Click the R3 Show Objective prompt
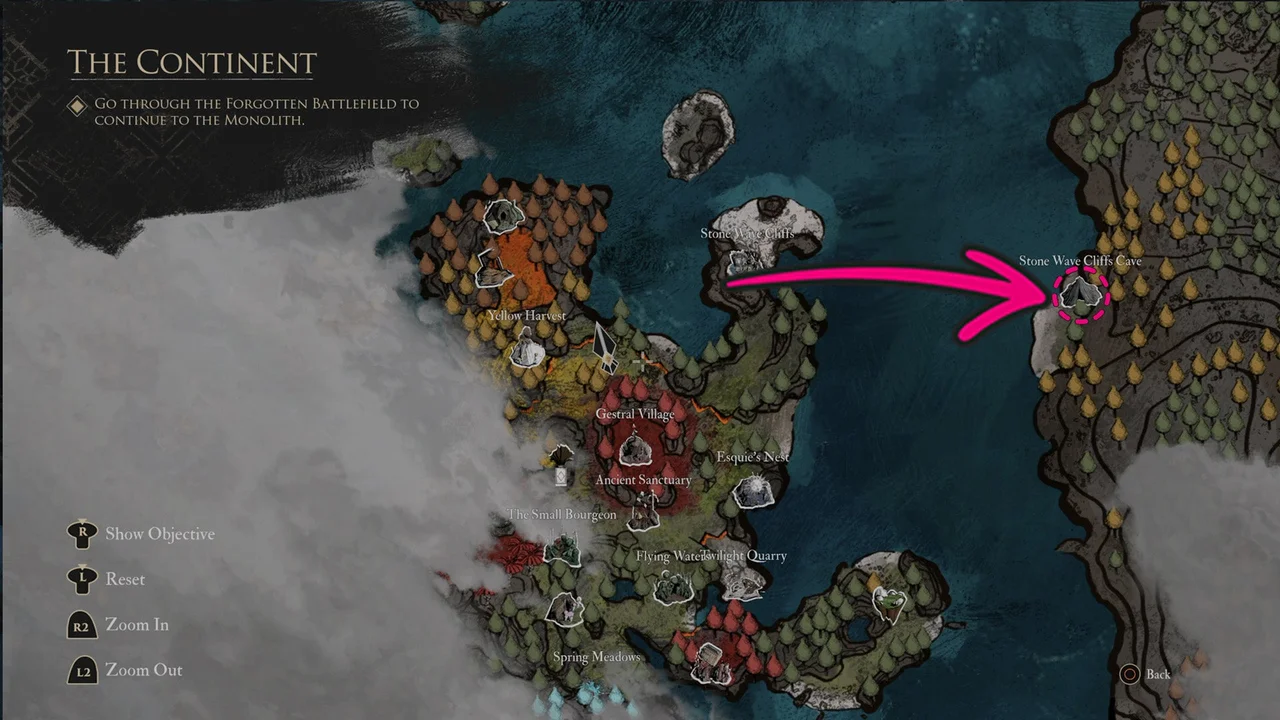The height and width of the screenshot is (720, 1280). [83, 533]
